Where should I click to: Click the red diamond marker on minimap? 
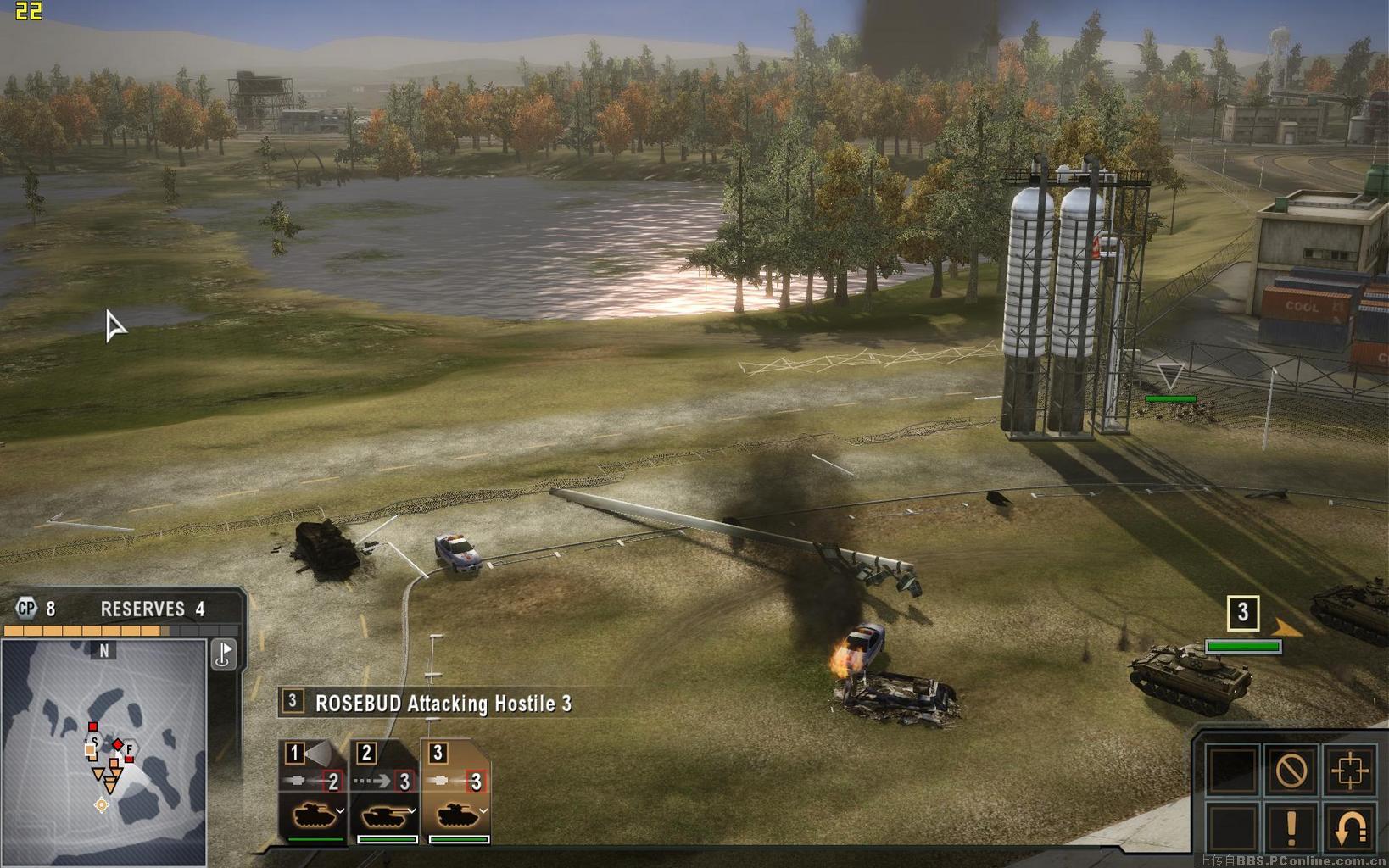click(118, 745)
